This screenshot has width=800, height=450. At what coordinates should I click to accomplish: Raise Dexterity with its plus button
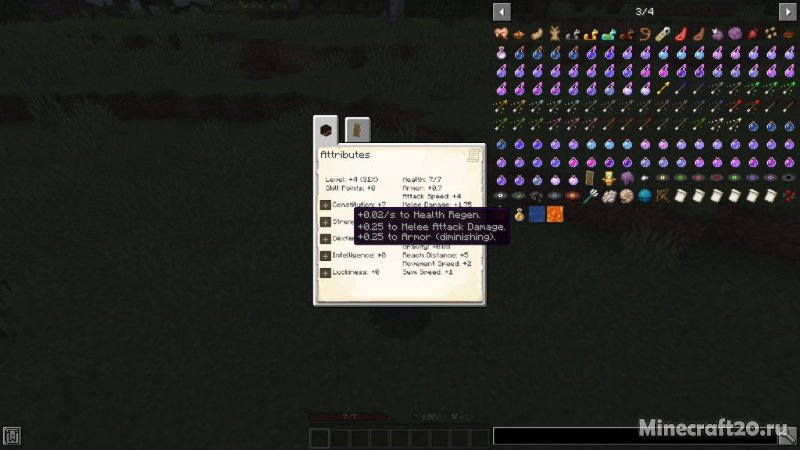click(325, 238)
